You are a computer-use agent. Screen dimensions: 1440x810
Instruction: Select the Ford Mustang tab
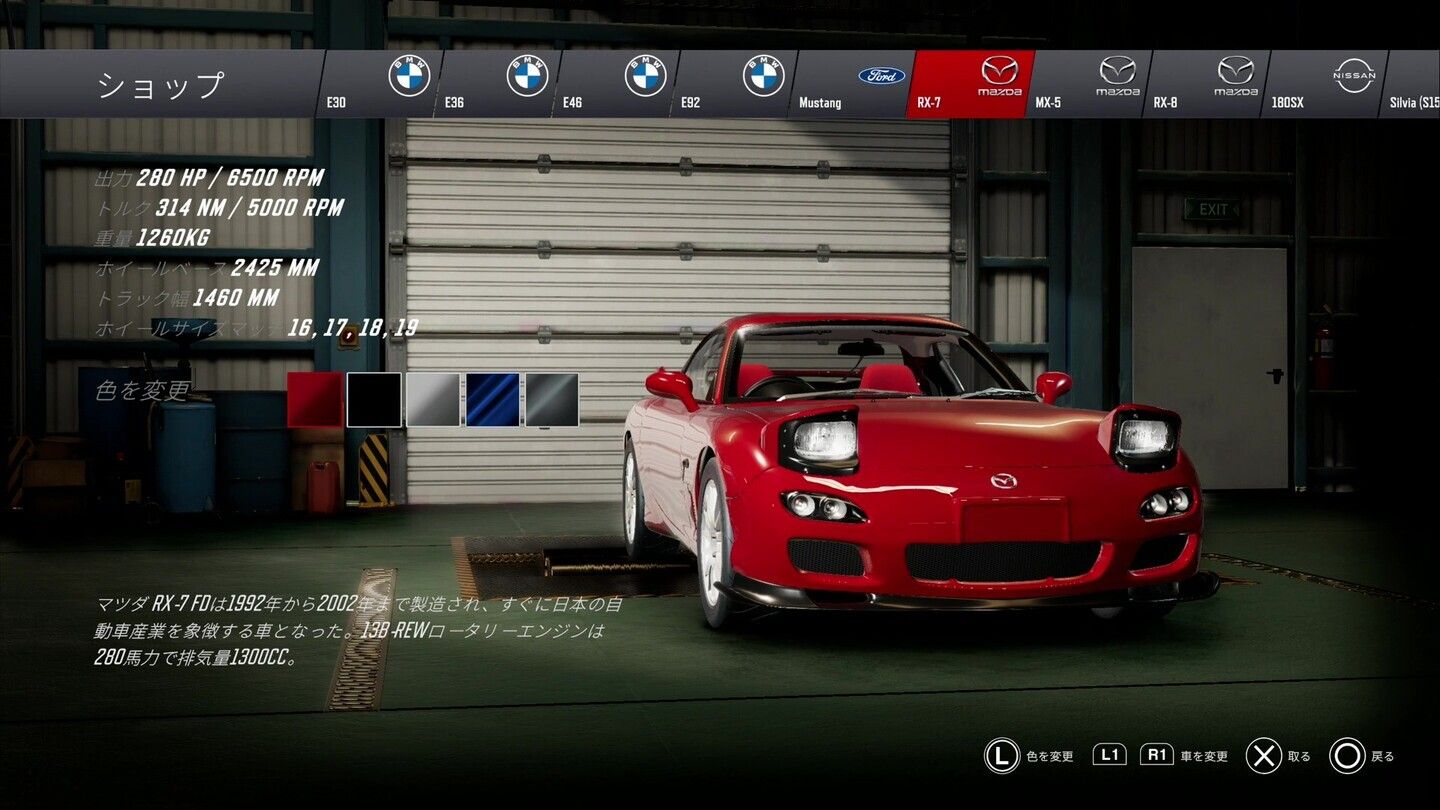(852, 84)
